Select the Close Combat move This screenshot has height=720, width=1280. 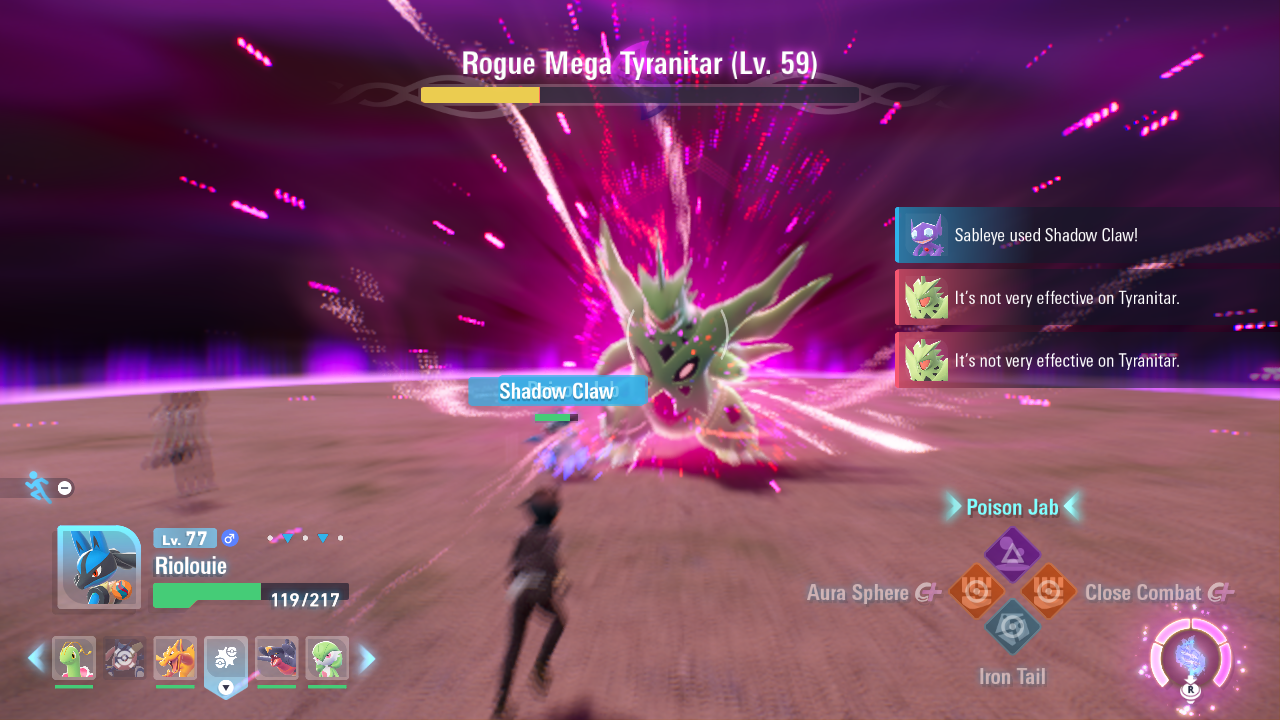pos(1049,591)
